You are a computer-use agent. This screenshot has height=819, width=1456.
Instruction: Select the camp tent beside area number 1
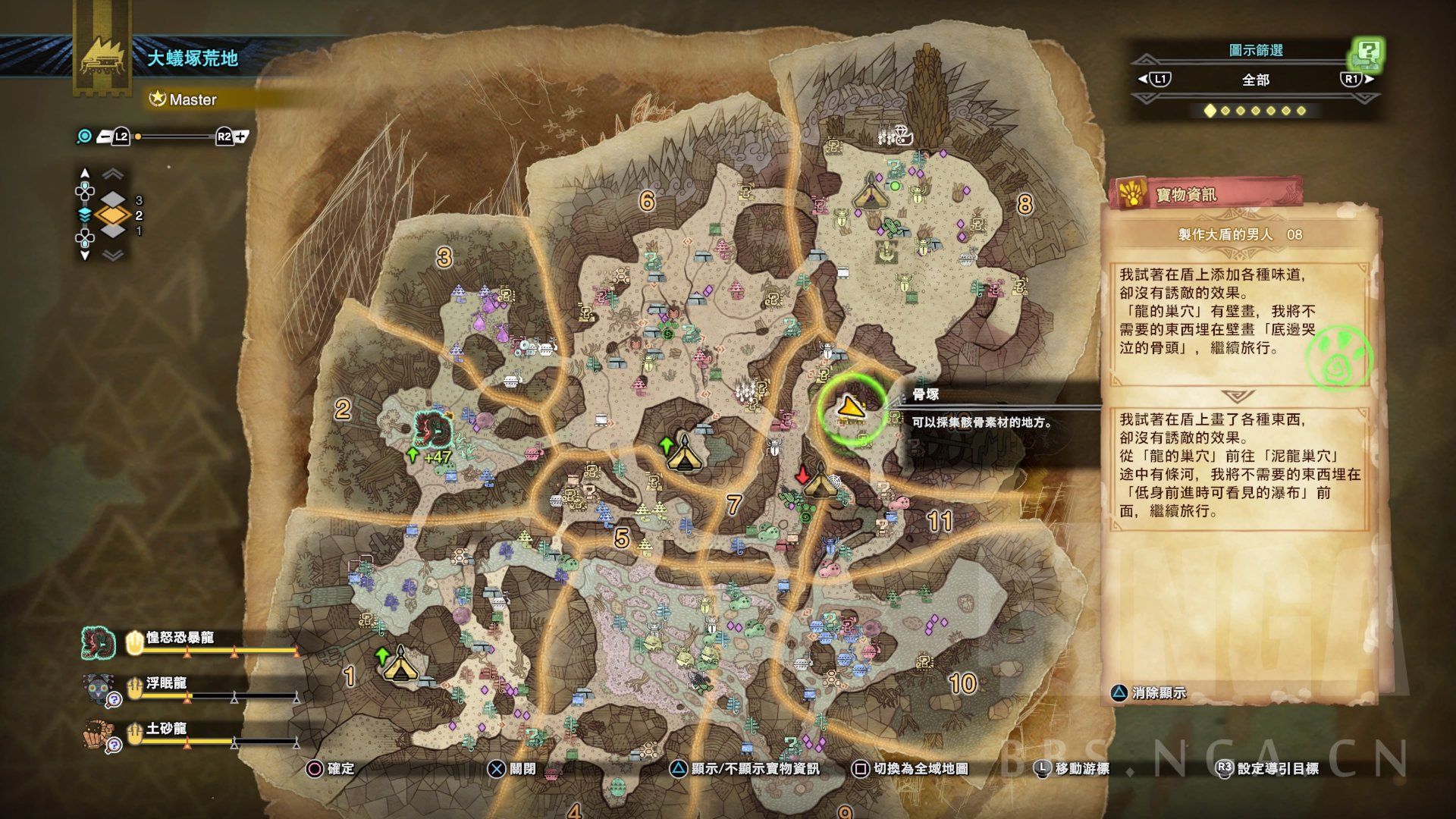pos(400,667)
